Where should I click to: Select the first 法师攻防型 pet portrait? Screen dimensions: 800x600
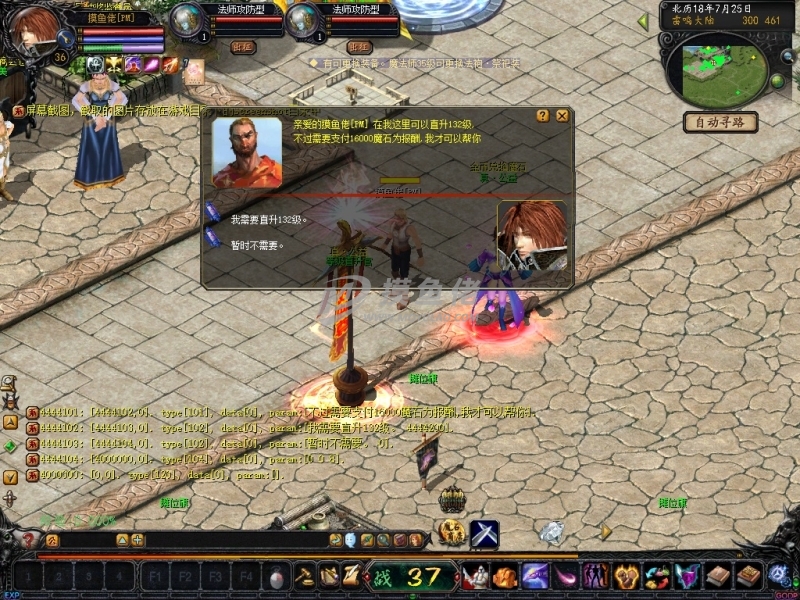187,21
